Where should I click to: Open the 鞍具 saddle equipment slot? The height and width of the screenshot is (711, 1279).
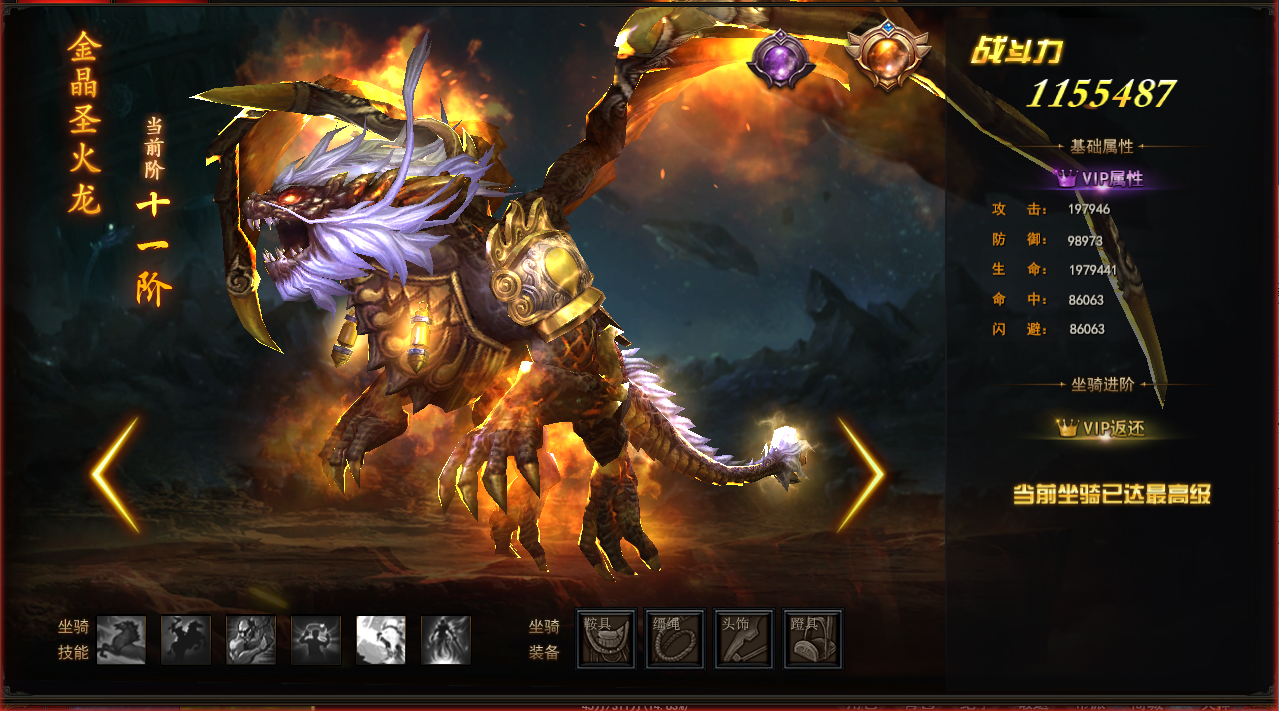[606, 639]
